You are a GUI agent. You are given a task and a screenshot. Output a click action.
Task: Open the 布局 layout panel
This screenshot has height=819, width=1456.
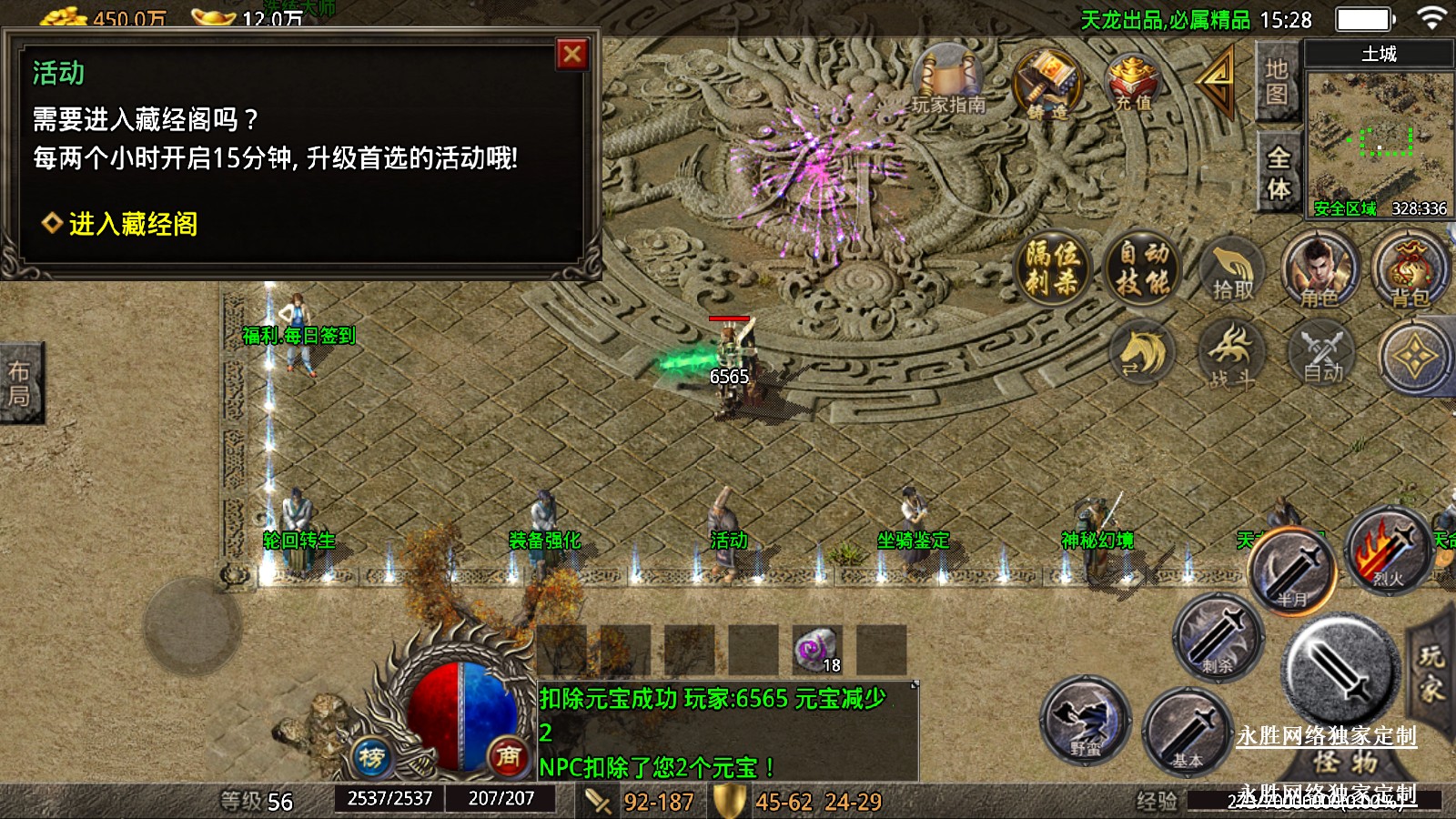click(x=20, y=383)
